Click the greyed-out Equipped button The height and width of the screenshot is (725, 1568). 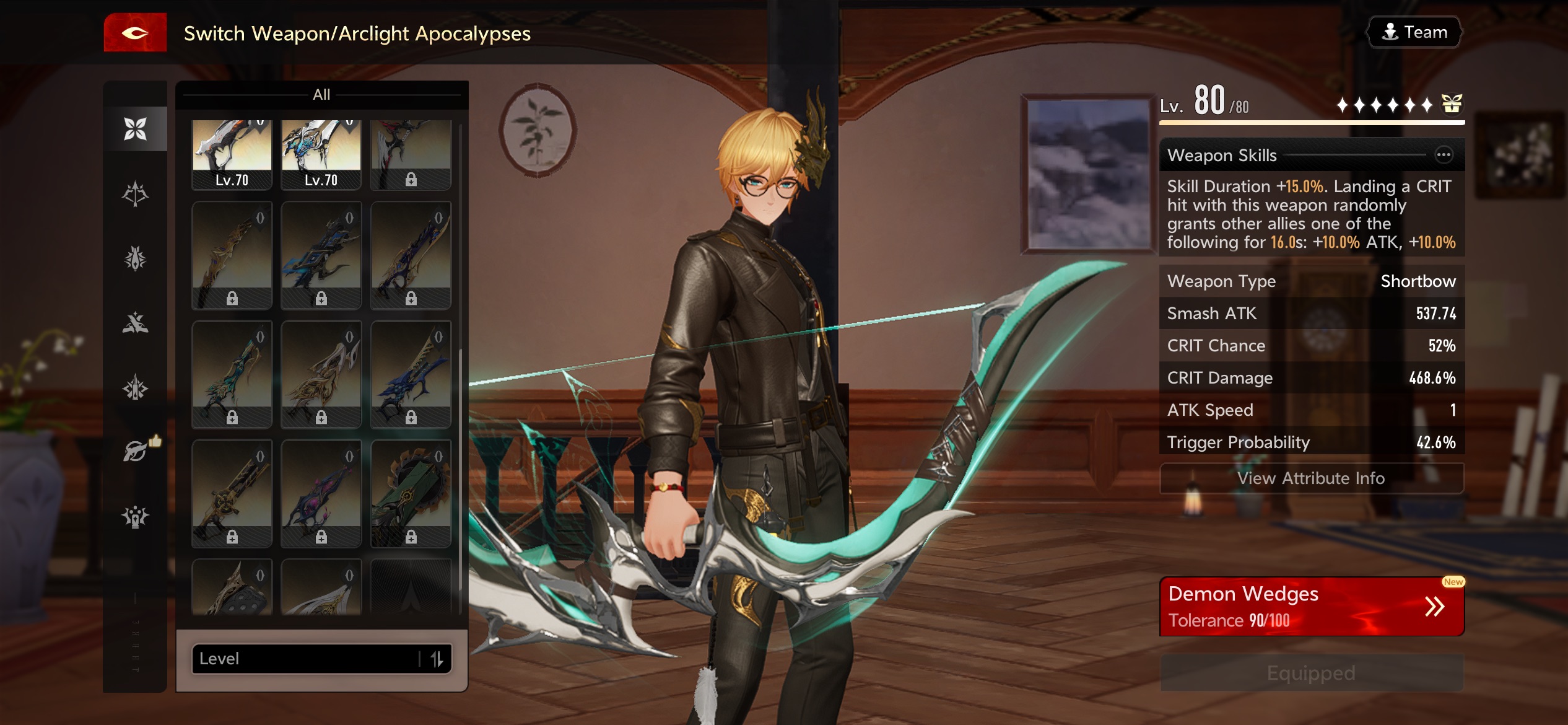(1311, 673)
